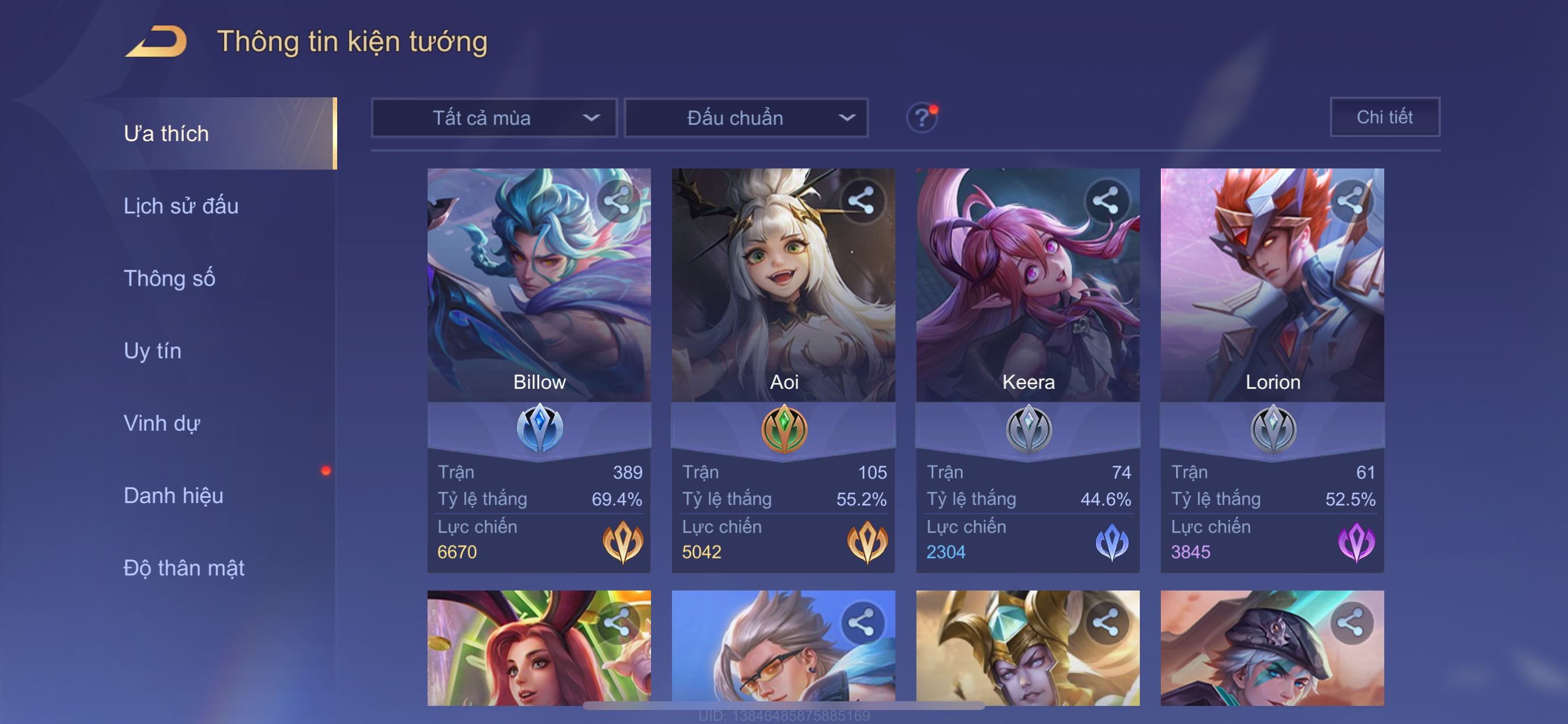This screenshot has height=724, width=1568.
Task: Share the Billow hero stats
Action: 617,201
